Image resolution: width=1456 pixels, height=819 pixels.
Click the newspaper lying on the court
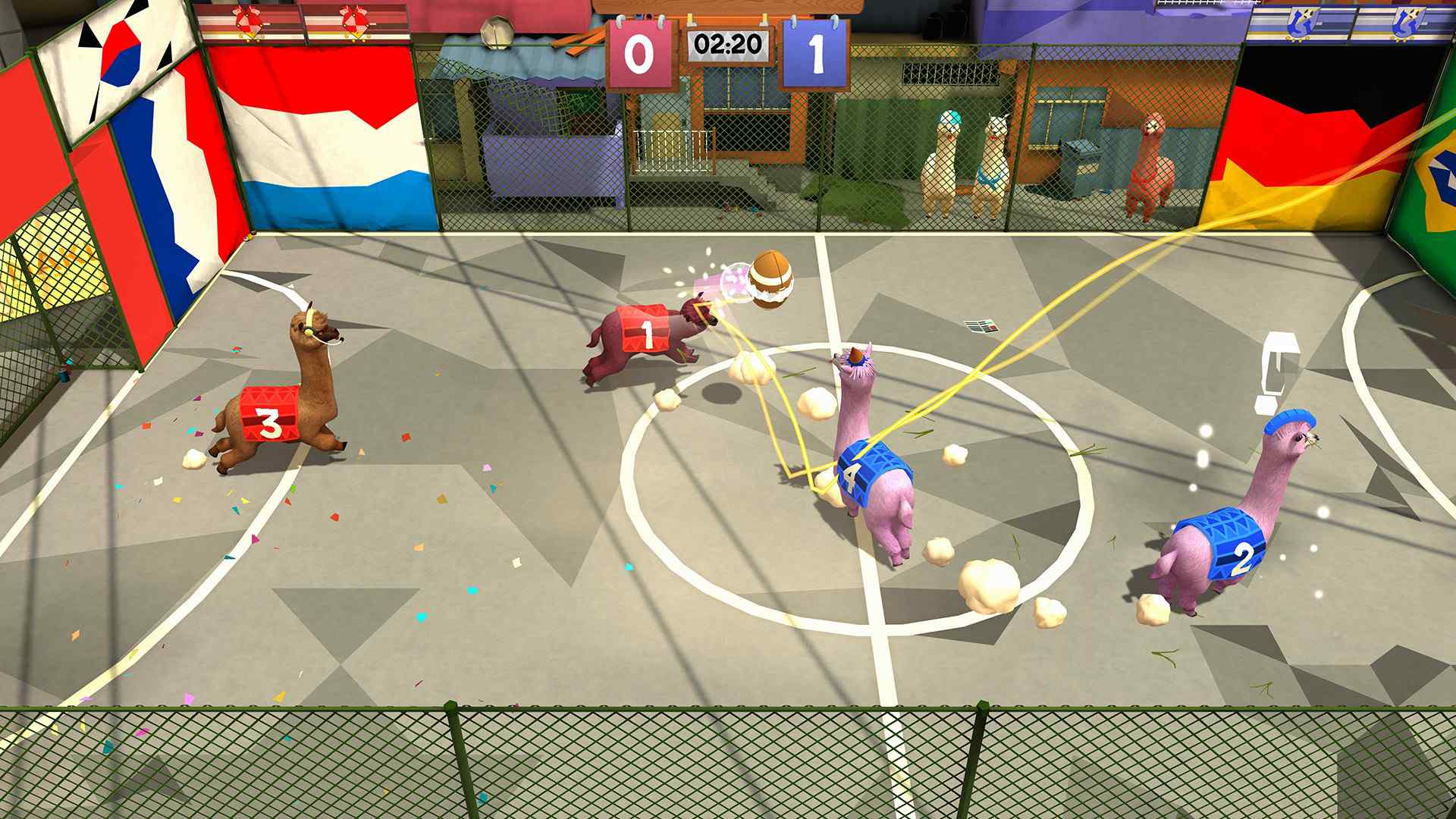click(x=982, y=326)
